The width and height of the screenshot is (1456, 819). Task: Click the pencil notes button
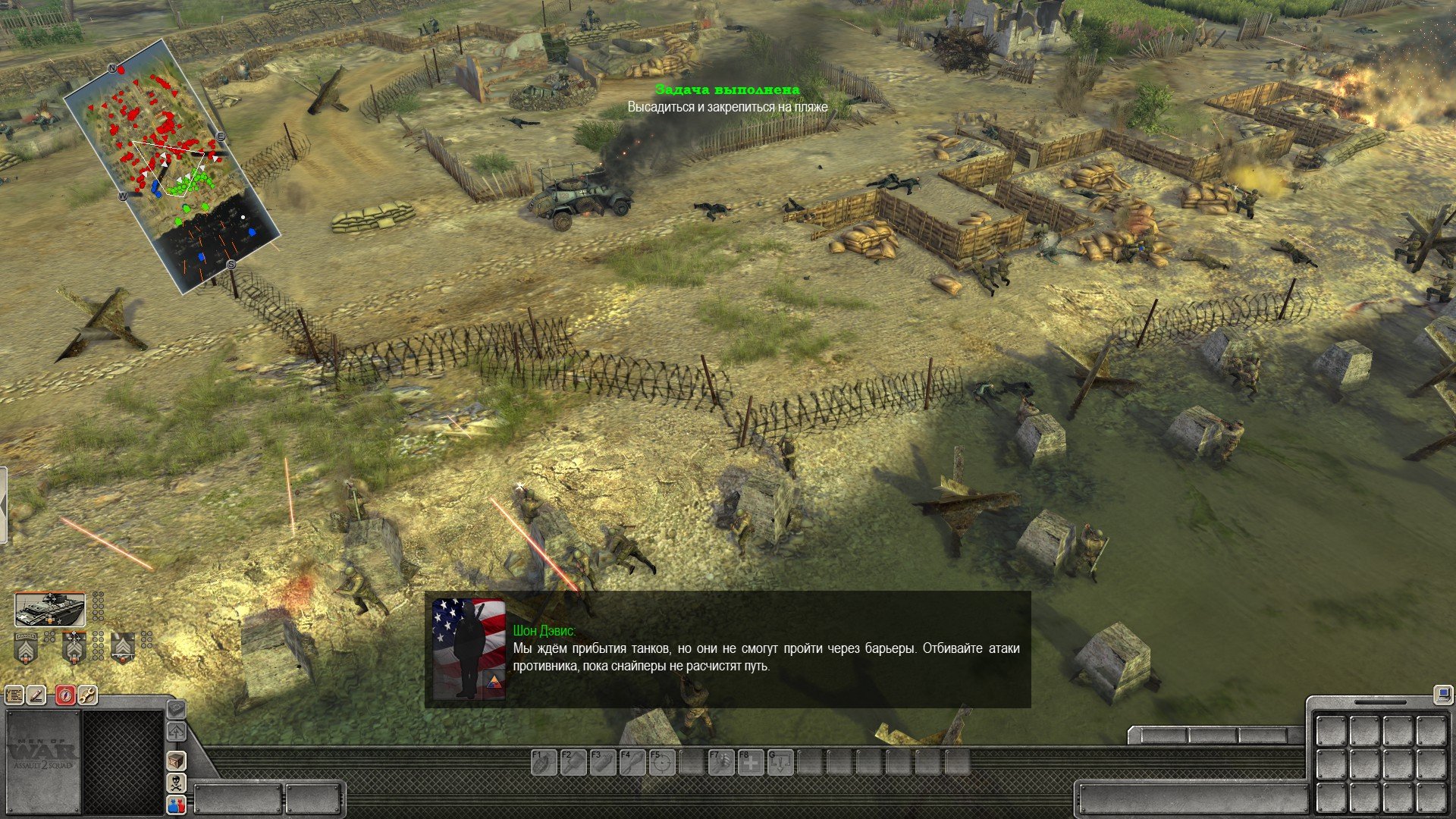tap(36, 695)
